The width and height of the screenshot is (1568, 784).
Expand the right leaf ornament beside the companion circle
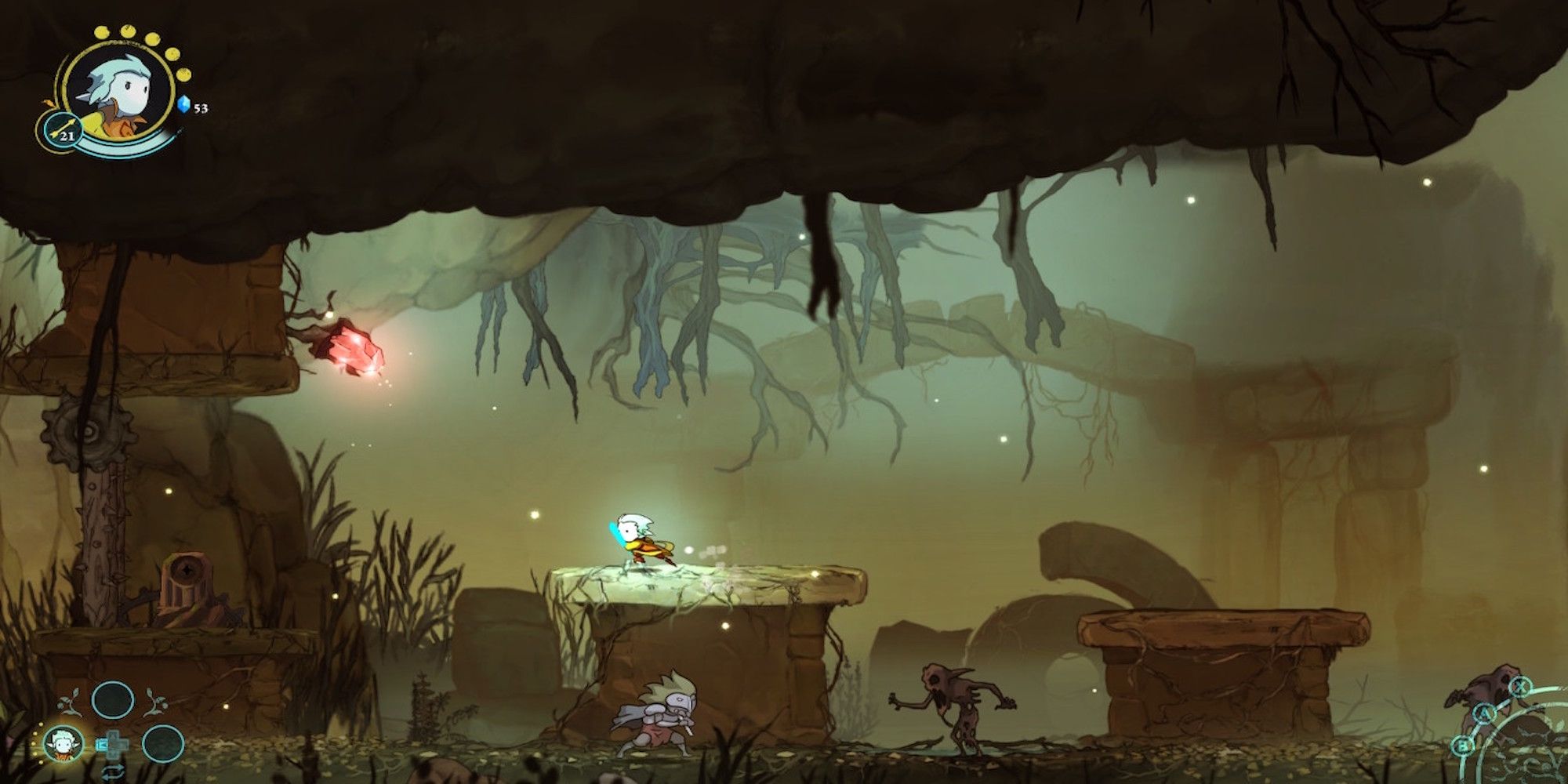157,702
